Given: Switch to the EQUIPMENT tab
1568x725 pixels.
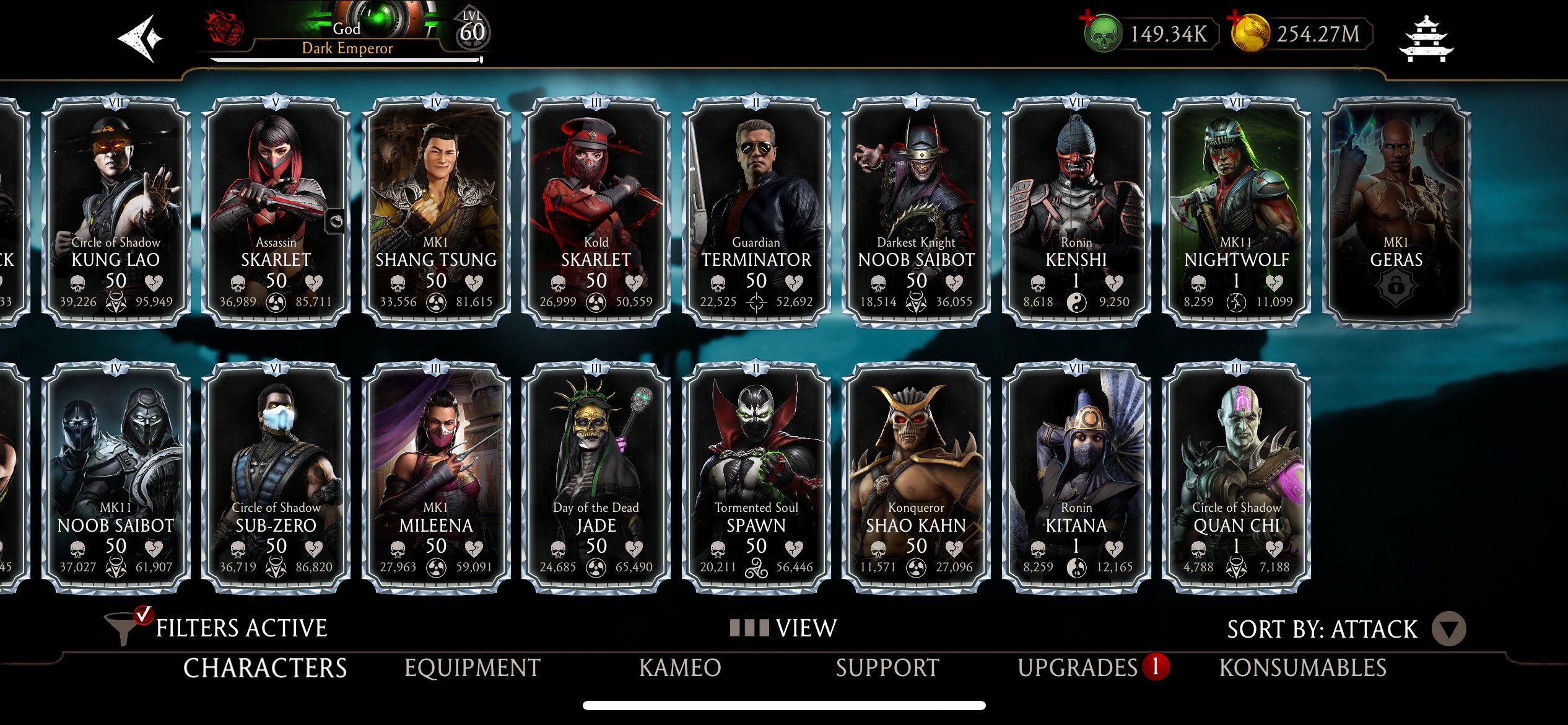Looking at the screenshot, I should [x=472, y=669].
